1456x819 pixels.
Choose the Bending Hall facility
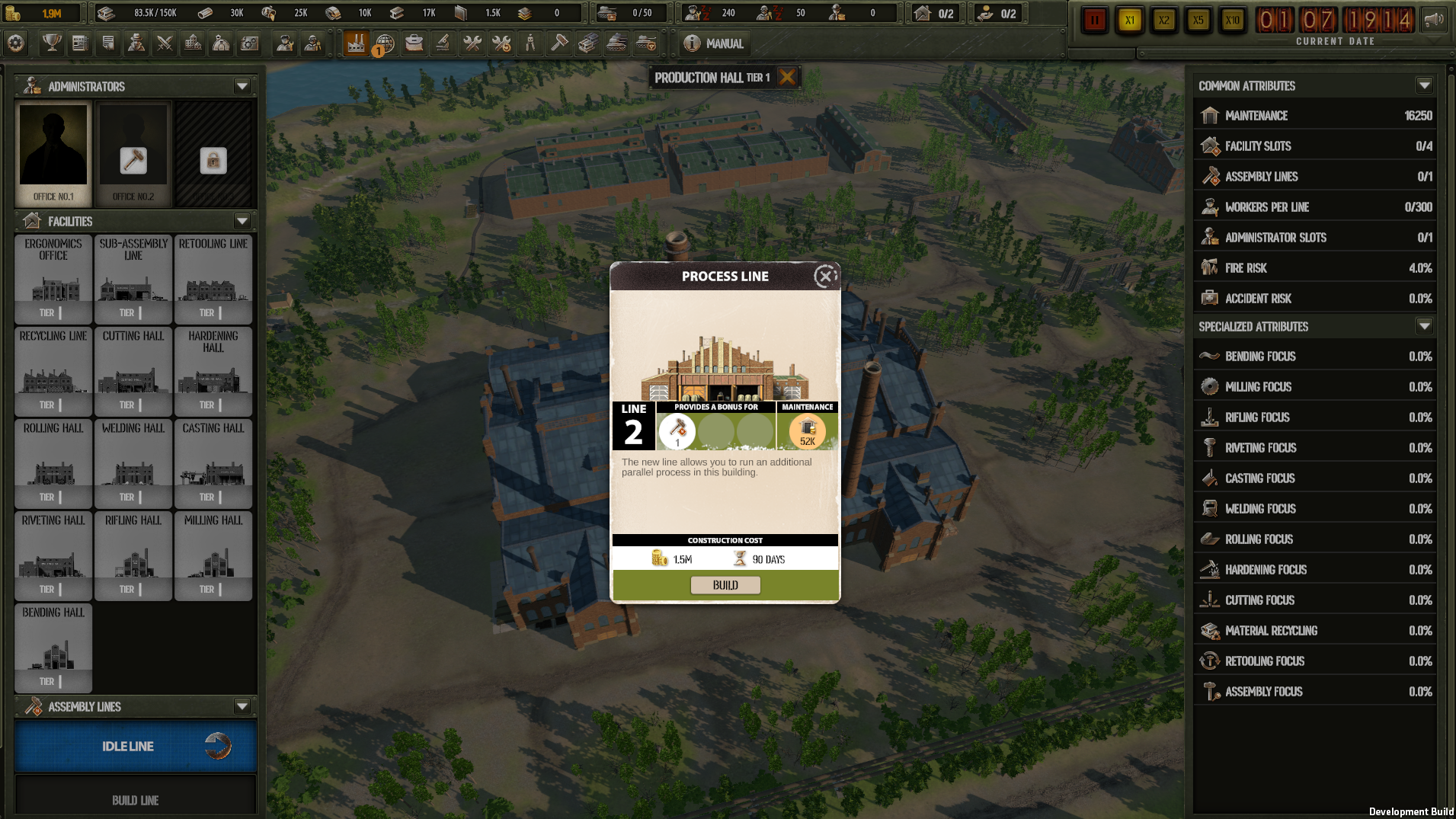coord(53,648)
